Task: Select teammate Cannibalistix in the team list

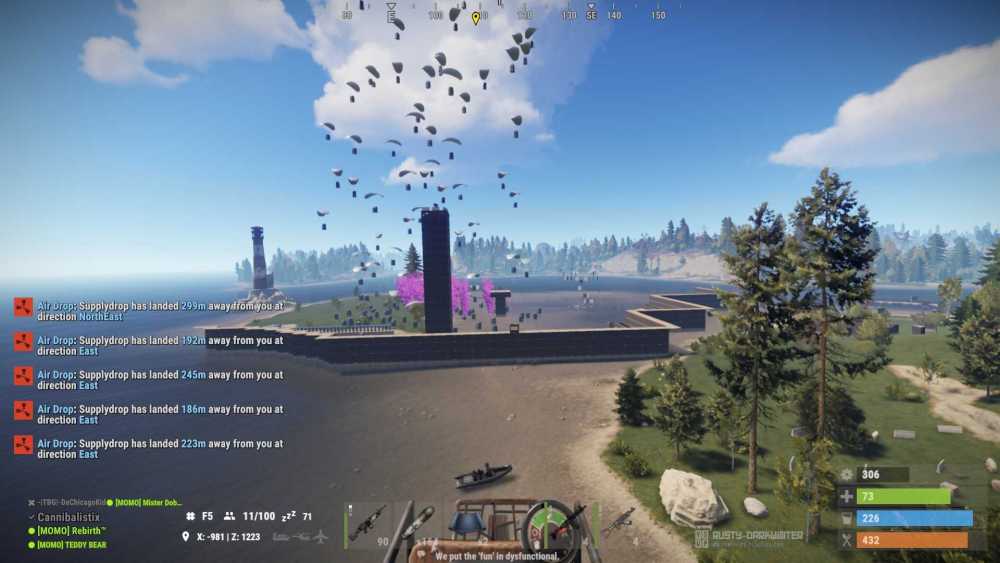Action: click(x=68, y=517)
